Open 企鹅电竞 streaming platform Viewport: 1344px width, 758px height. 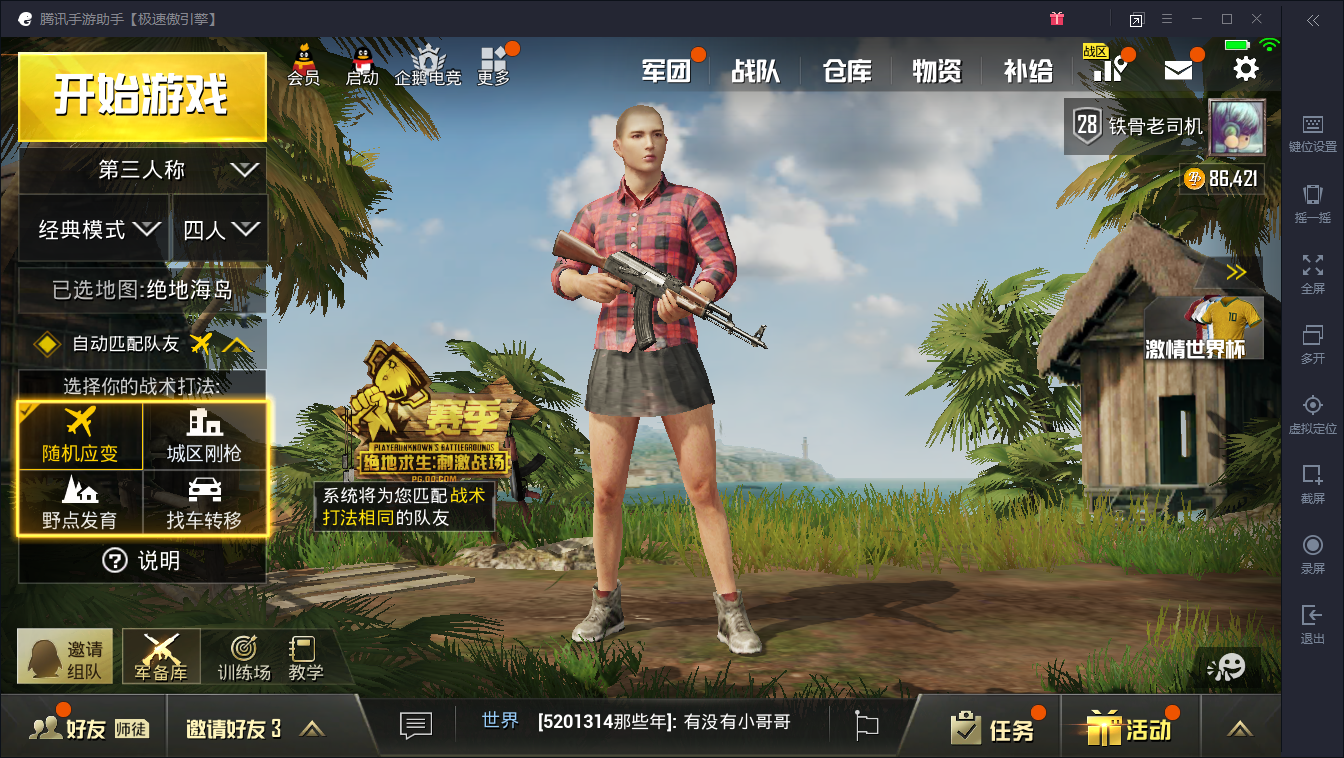[x=428, y=67]
